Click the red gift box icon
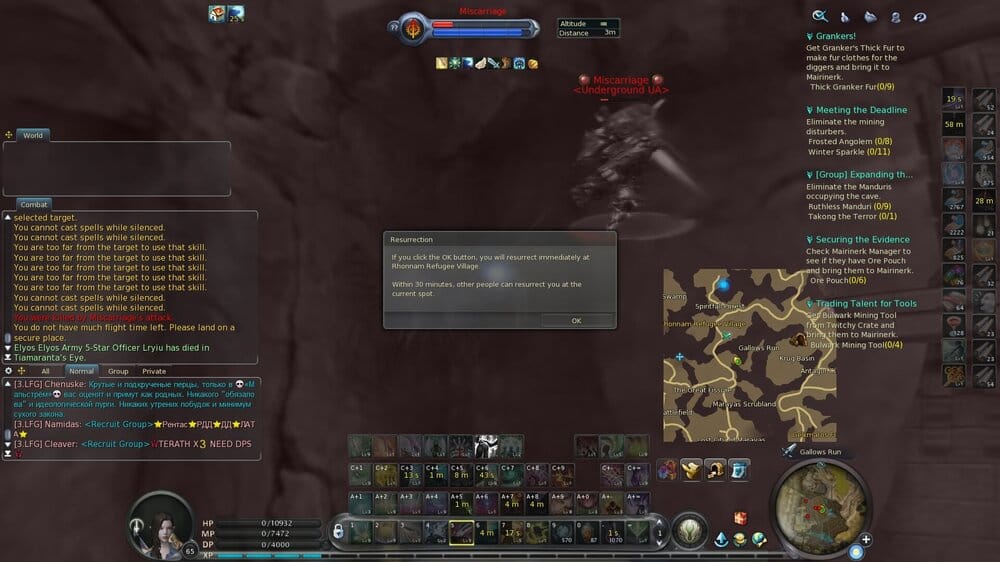This screenshot has height=562, width=1000. tap(740, 518)
